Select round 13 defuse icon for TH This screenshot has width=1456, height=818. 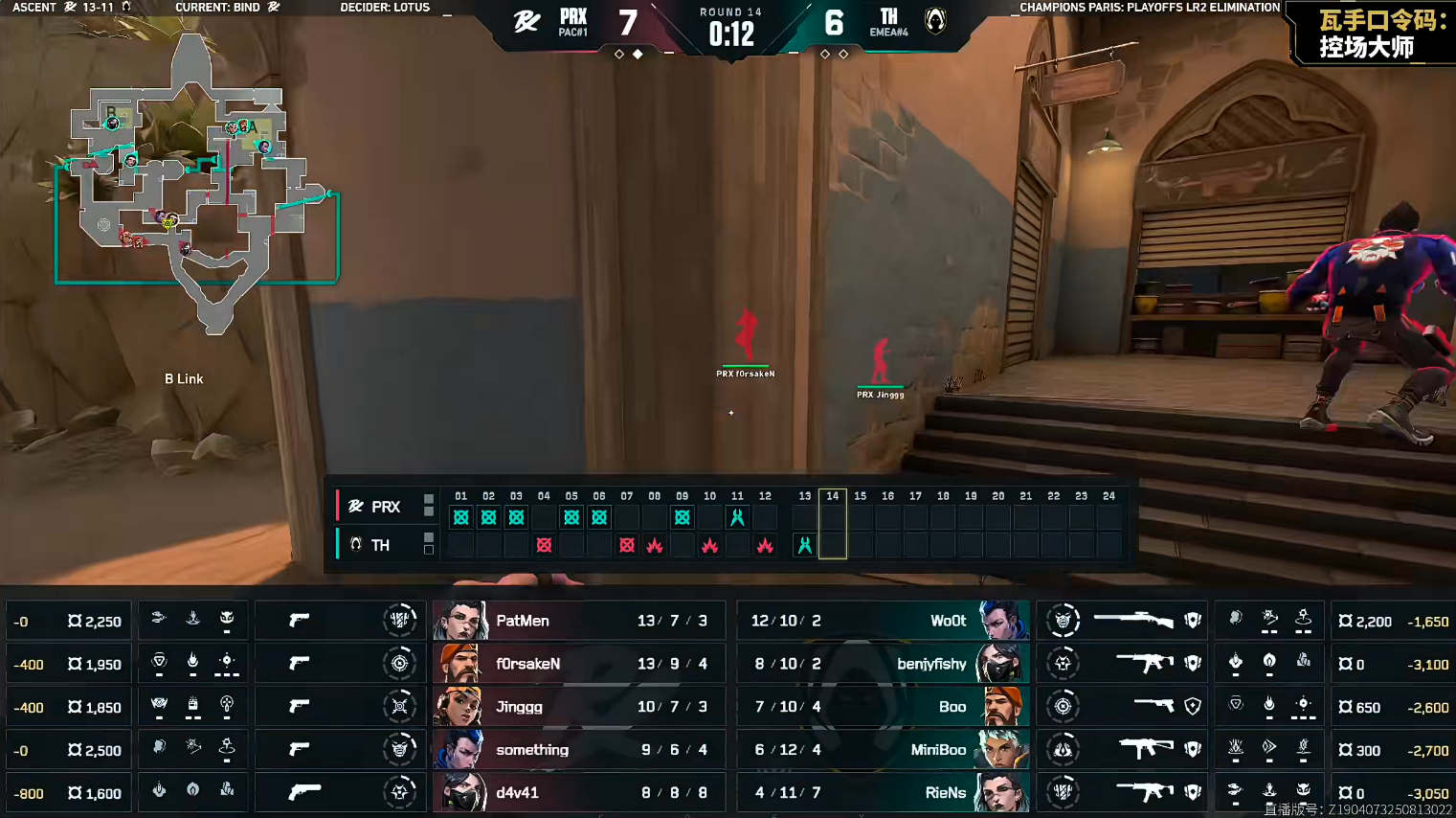coord(805,545)
